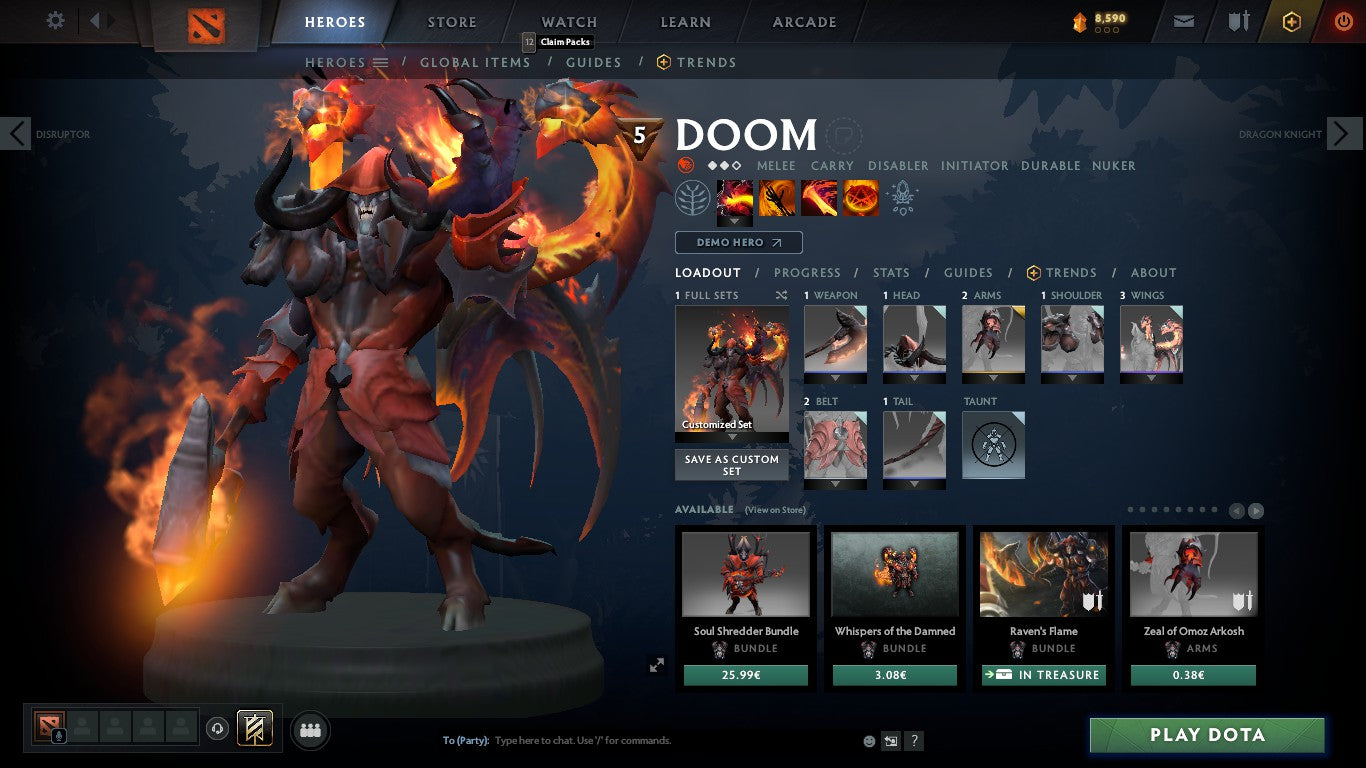Open the heroes hamburger menu beside HEROES breadcrumb
1366x768 pixels.
pyautogui.click(x=381, y=62)
